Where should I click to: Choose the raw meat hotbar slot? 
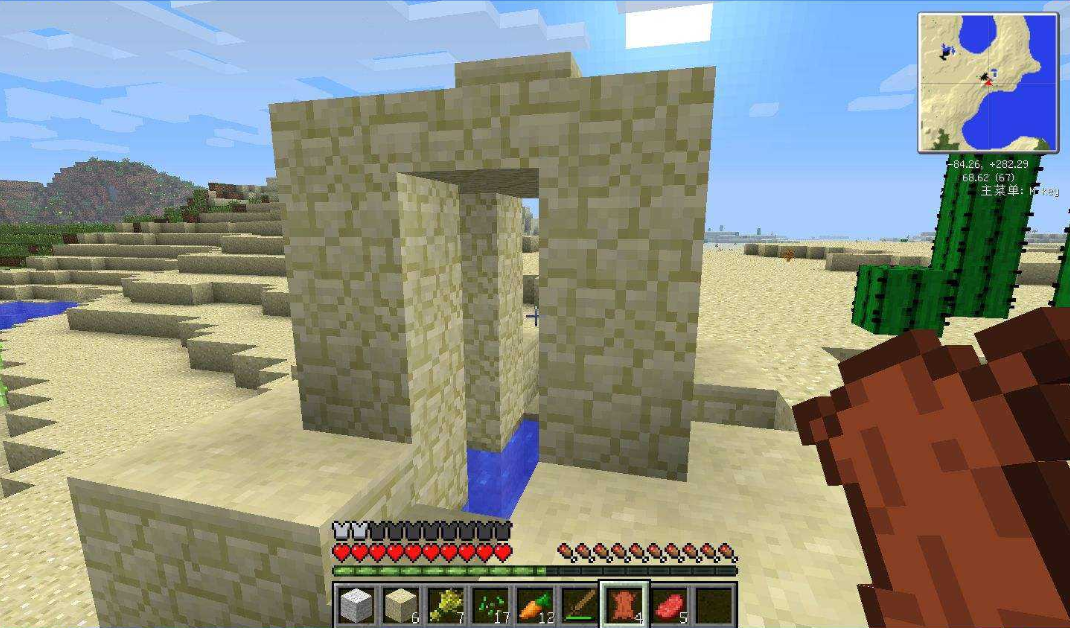[x=669, y=605]
